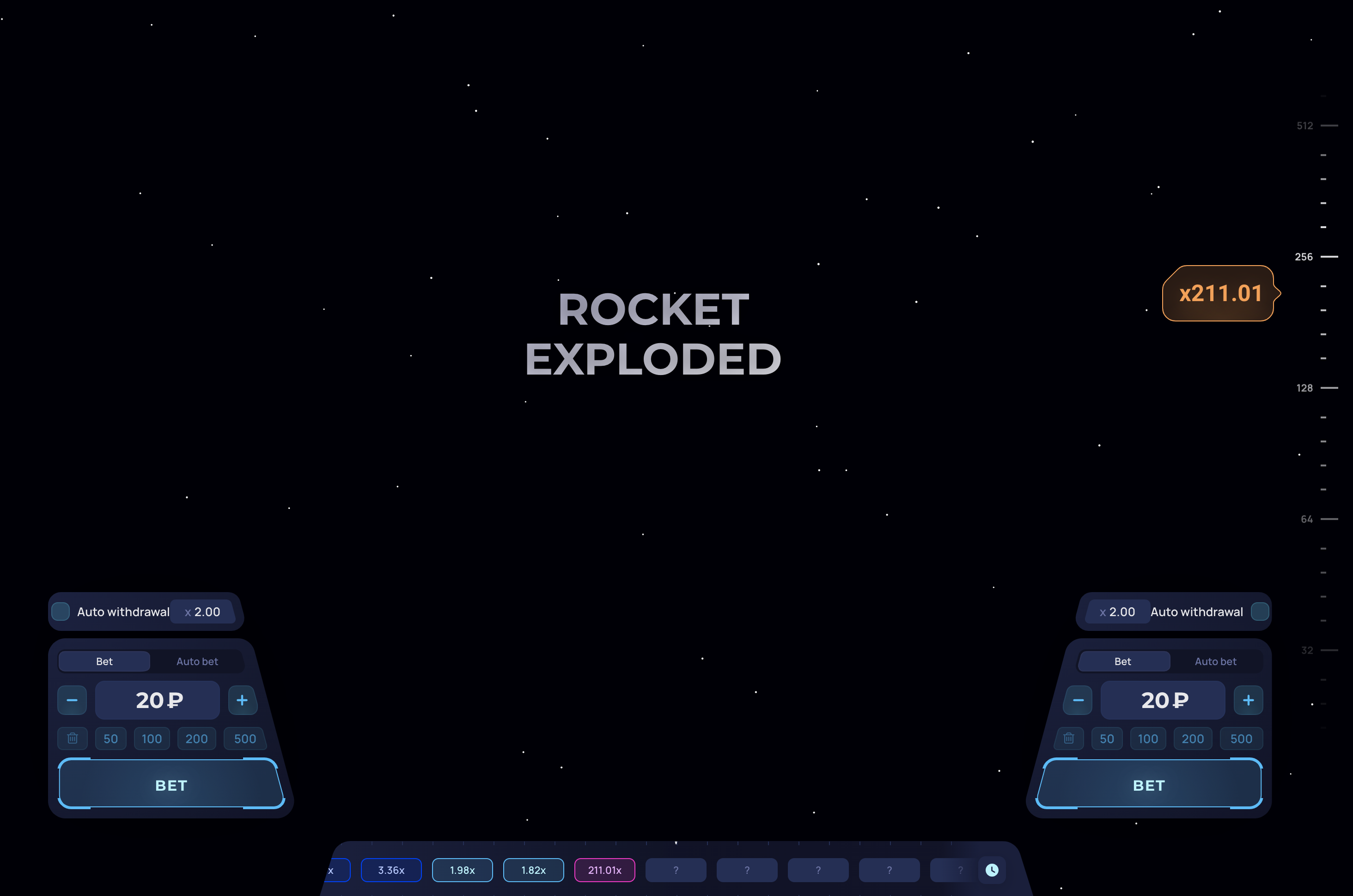Decrease the left panel bet with minus button
The width and height of the screenshot is (1353, 896).
click(72, 700)
